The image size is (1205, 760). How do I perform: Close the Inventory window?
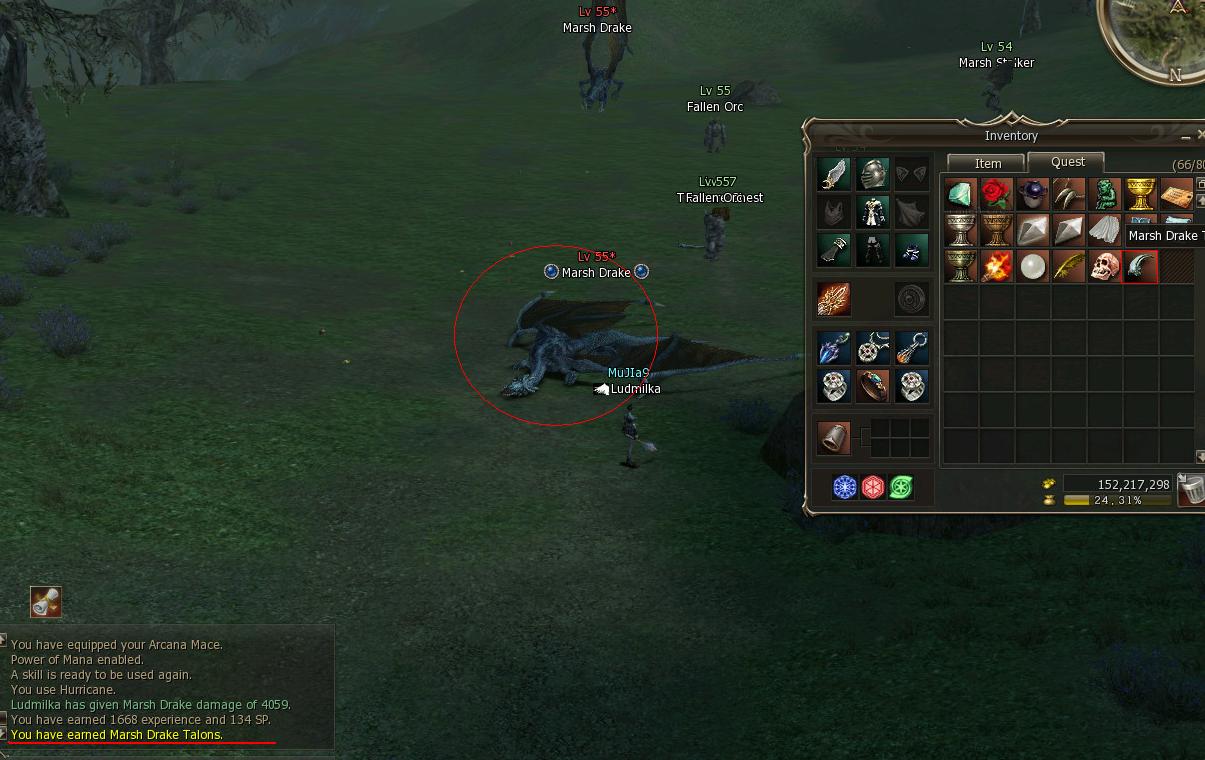click(1200, 135)
